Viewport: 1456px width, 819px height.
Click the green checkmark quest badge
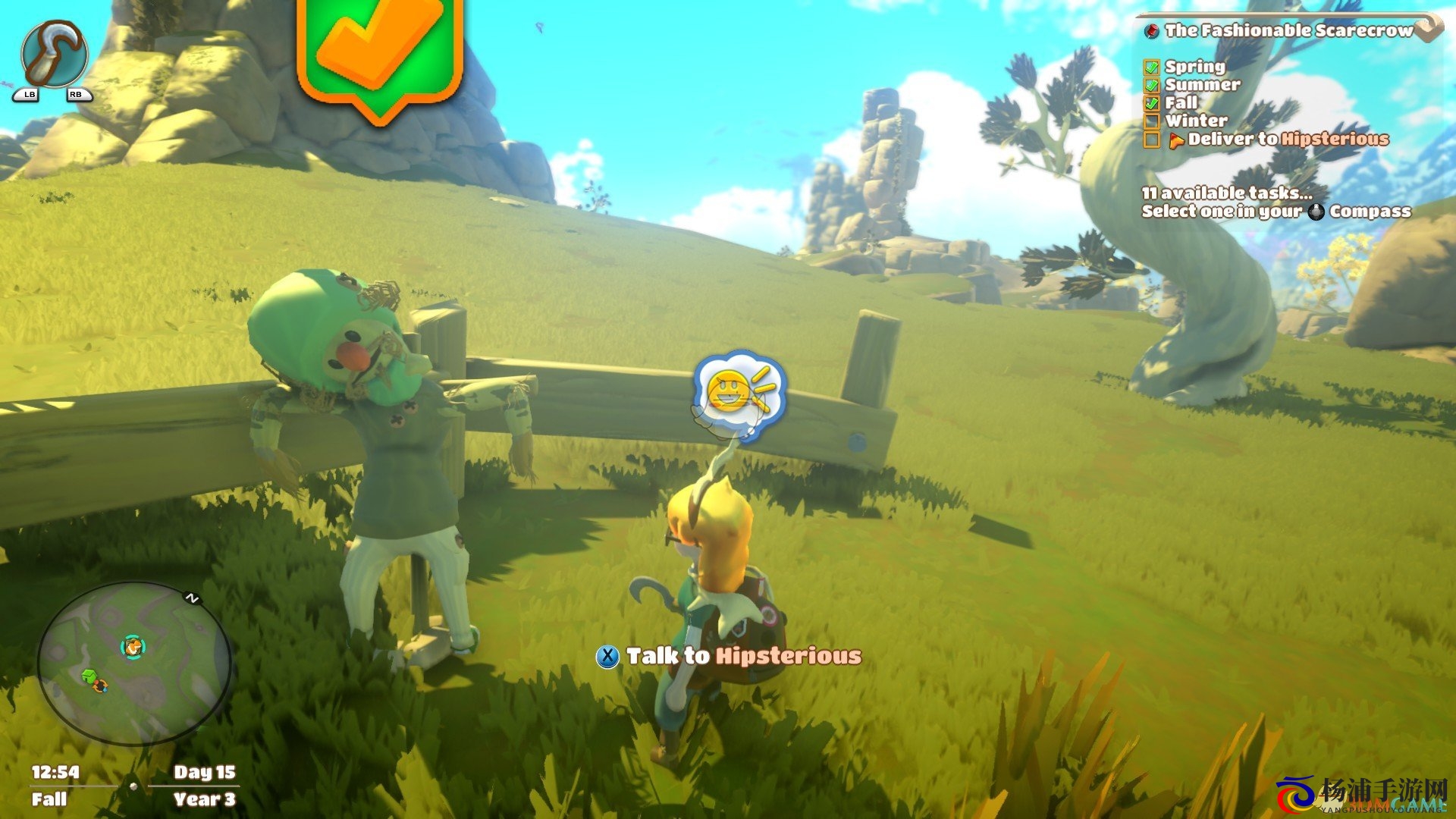point(380,52)
